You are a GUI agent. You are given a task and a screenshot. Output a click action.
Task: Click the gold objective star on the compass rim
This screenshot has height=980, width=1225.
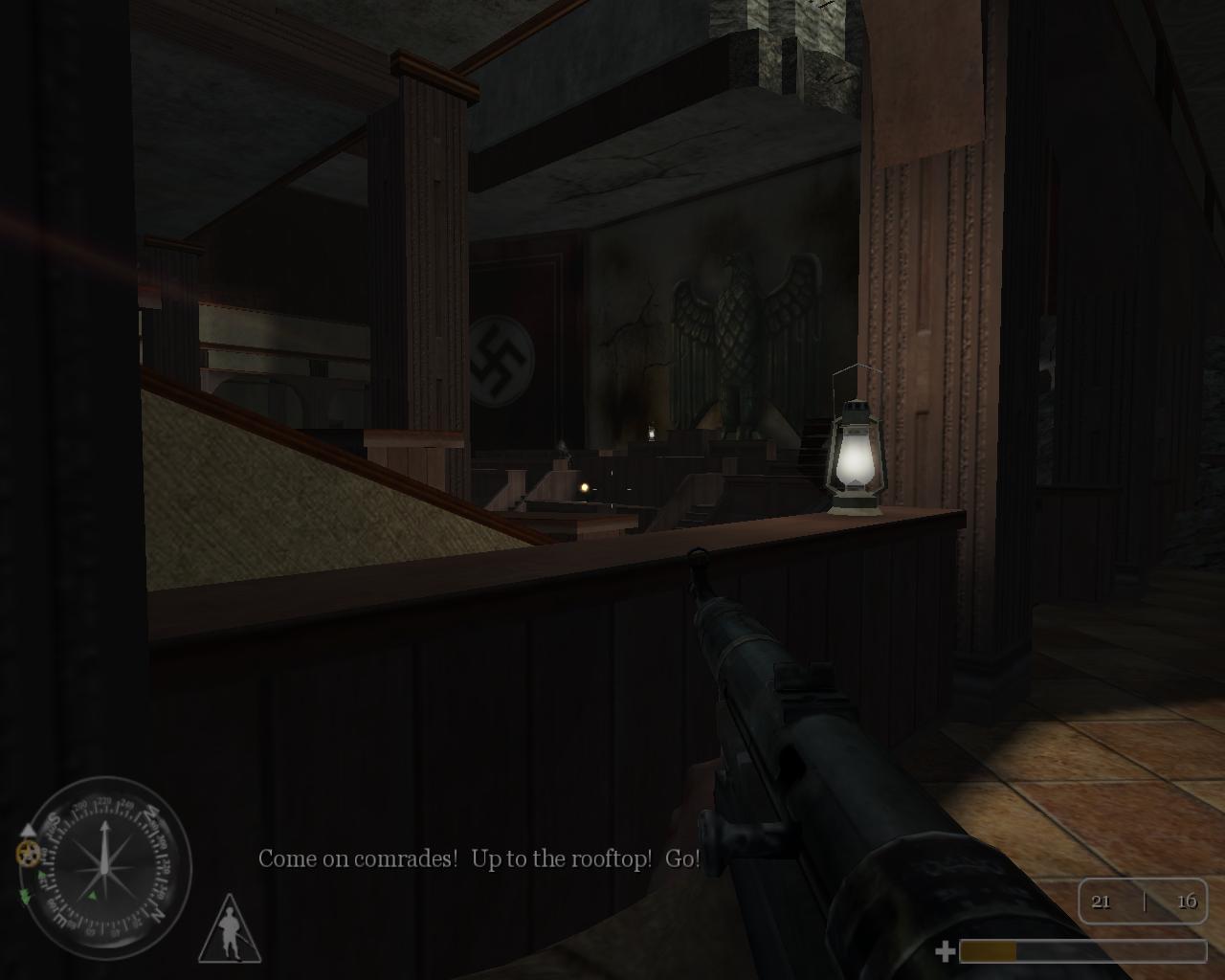pyautogui.click(x=26, y=854)
